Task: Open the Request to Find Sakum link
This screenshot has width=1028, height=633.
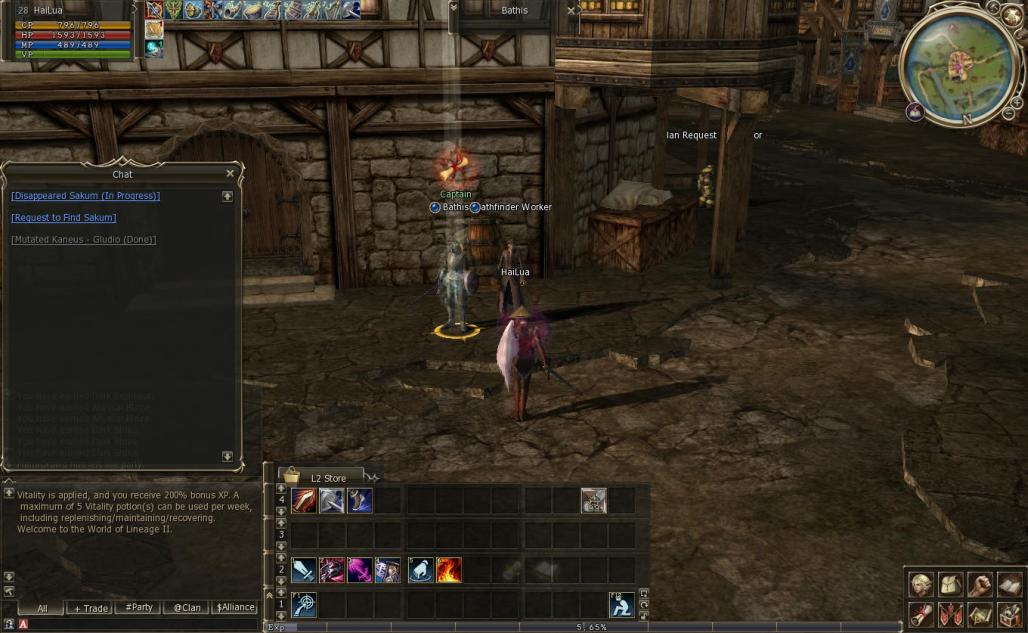Action: click(x=63, y=218)
